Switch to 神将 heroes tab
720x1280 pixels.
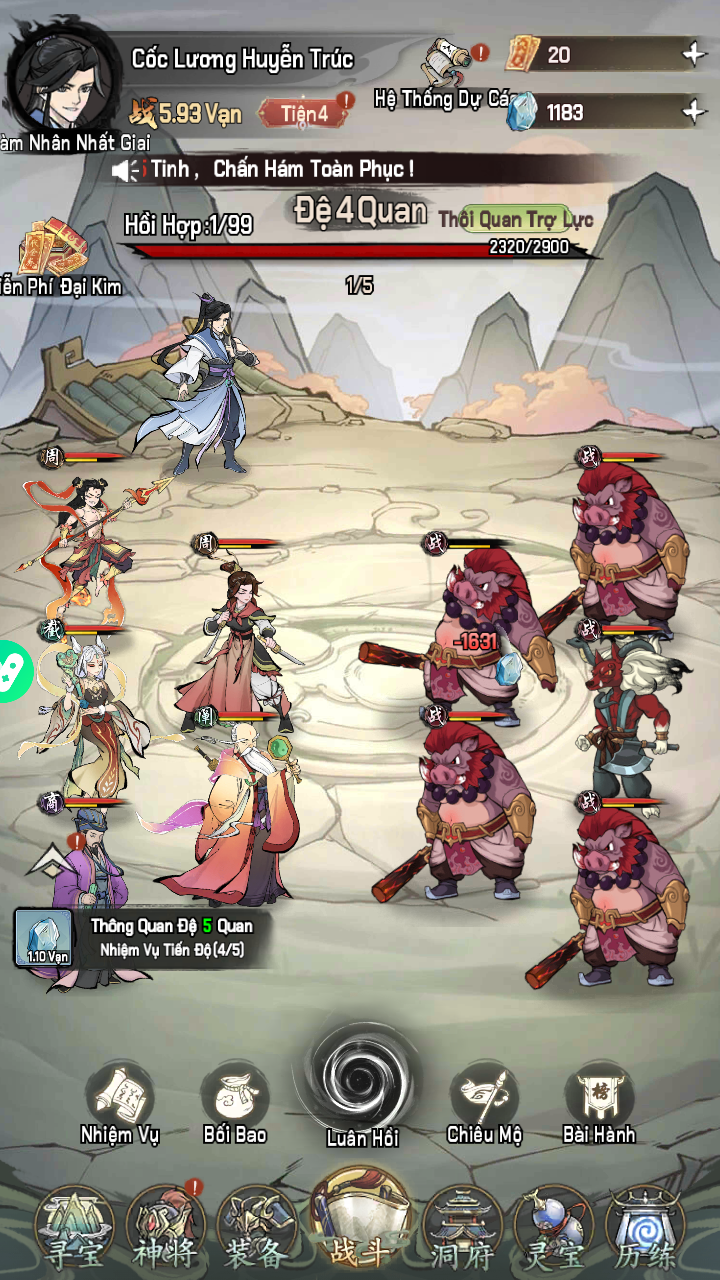(167, 1230)
